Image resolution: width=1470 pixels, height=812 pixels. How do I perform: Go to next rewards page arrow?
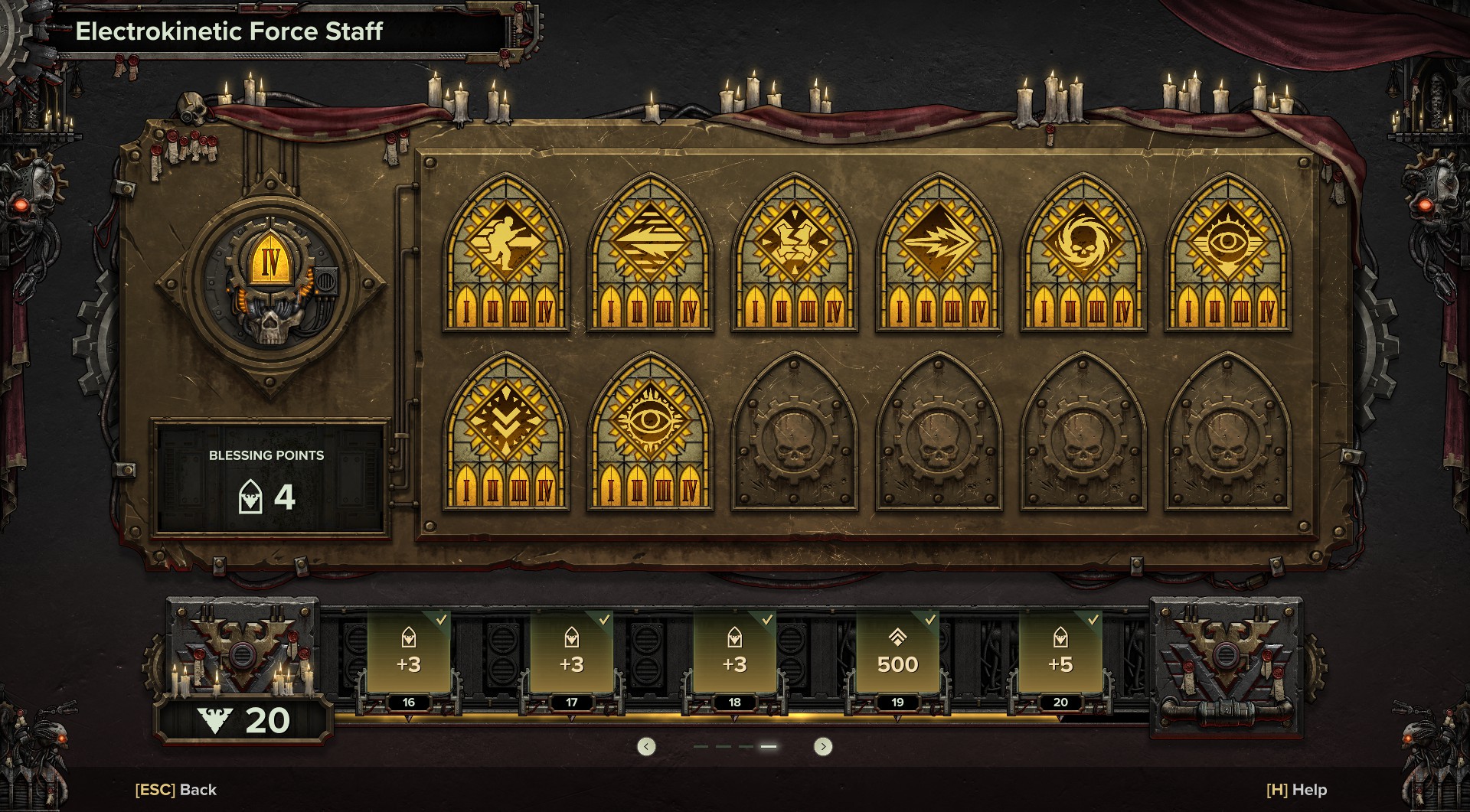[823, 746]
